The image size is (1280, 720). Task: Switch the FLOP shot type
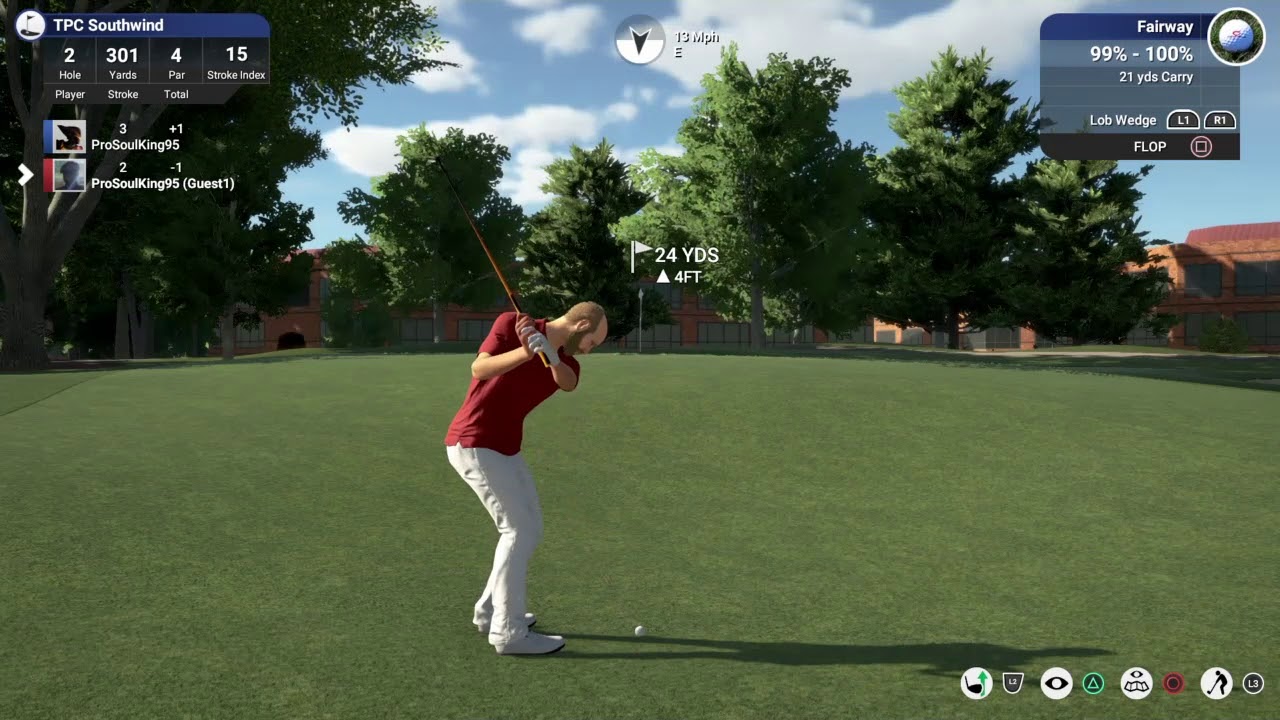1150,147
